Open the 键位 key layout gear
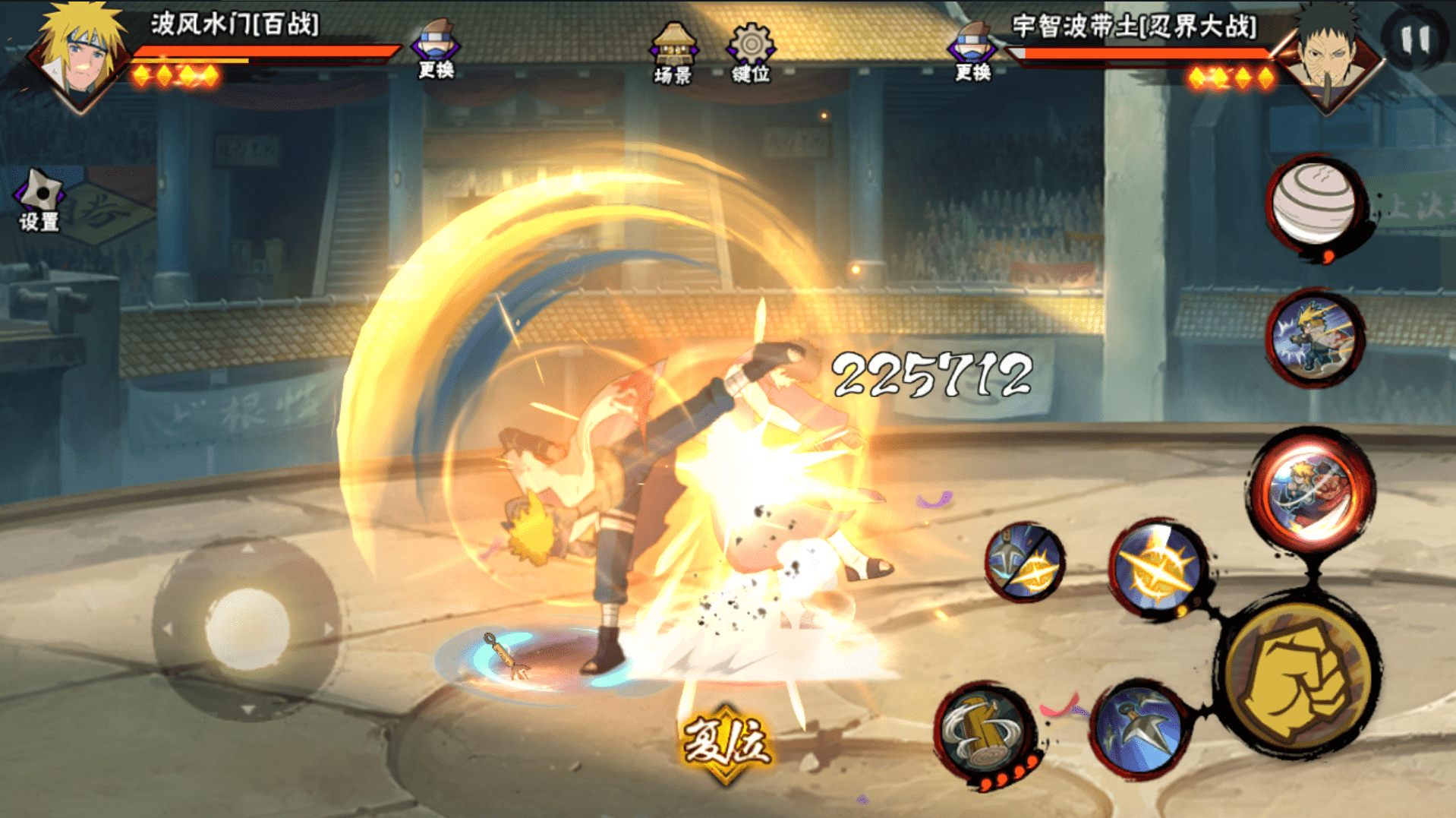The image size is (1456, 818). coord(750,52)
